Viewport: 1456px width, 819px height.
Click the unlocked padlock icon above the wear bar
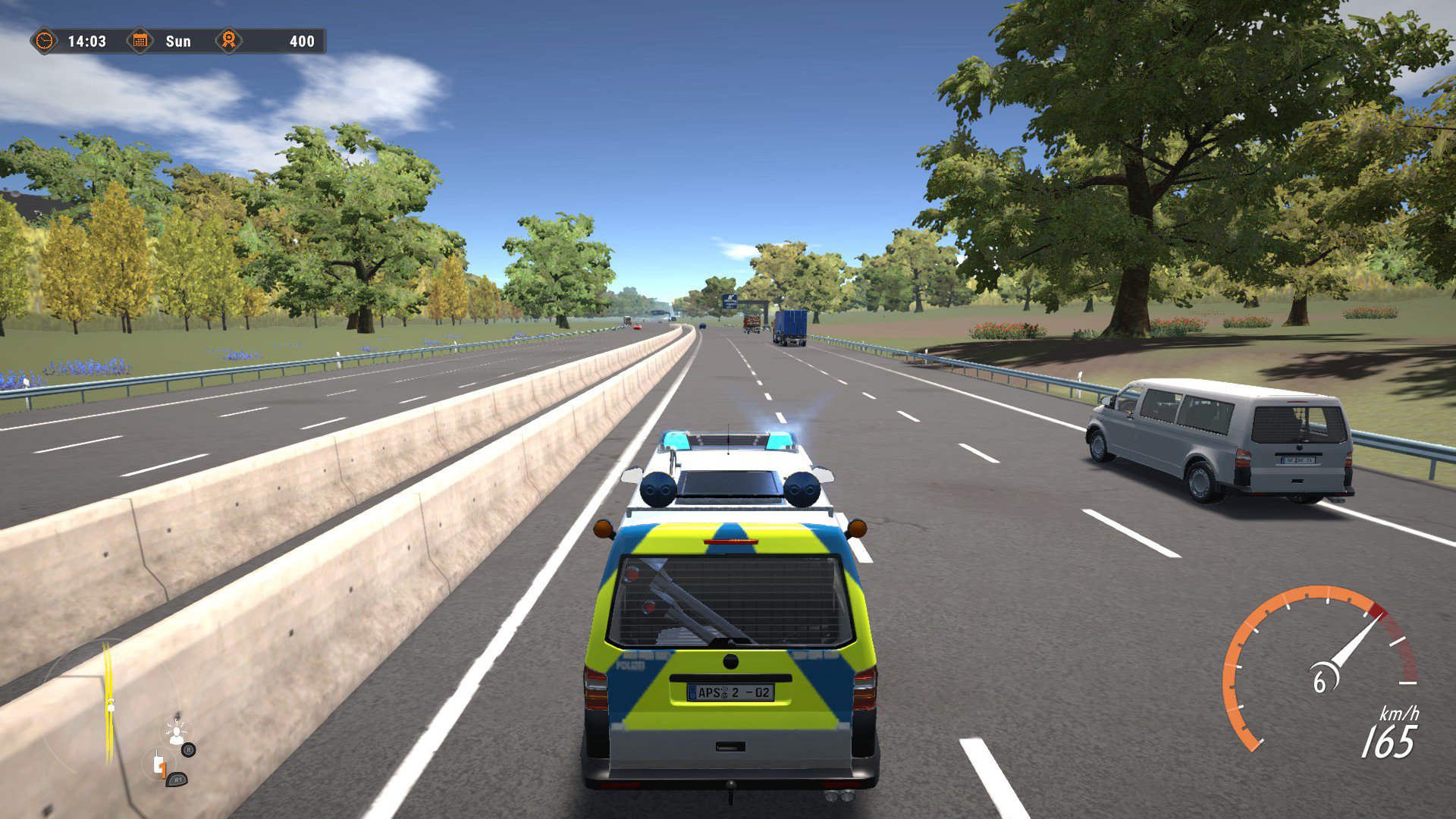pos(111,706)
